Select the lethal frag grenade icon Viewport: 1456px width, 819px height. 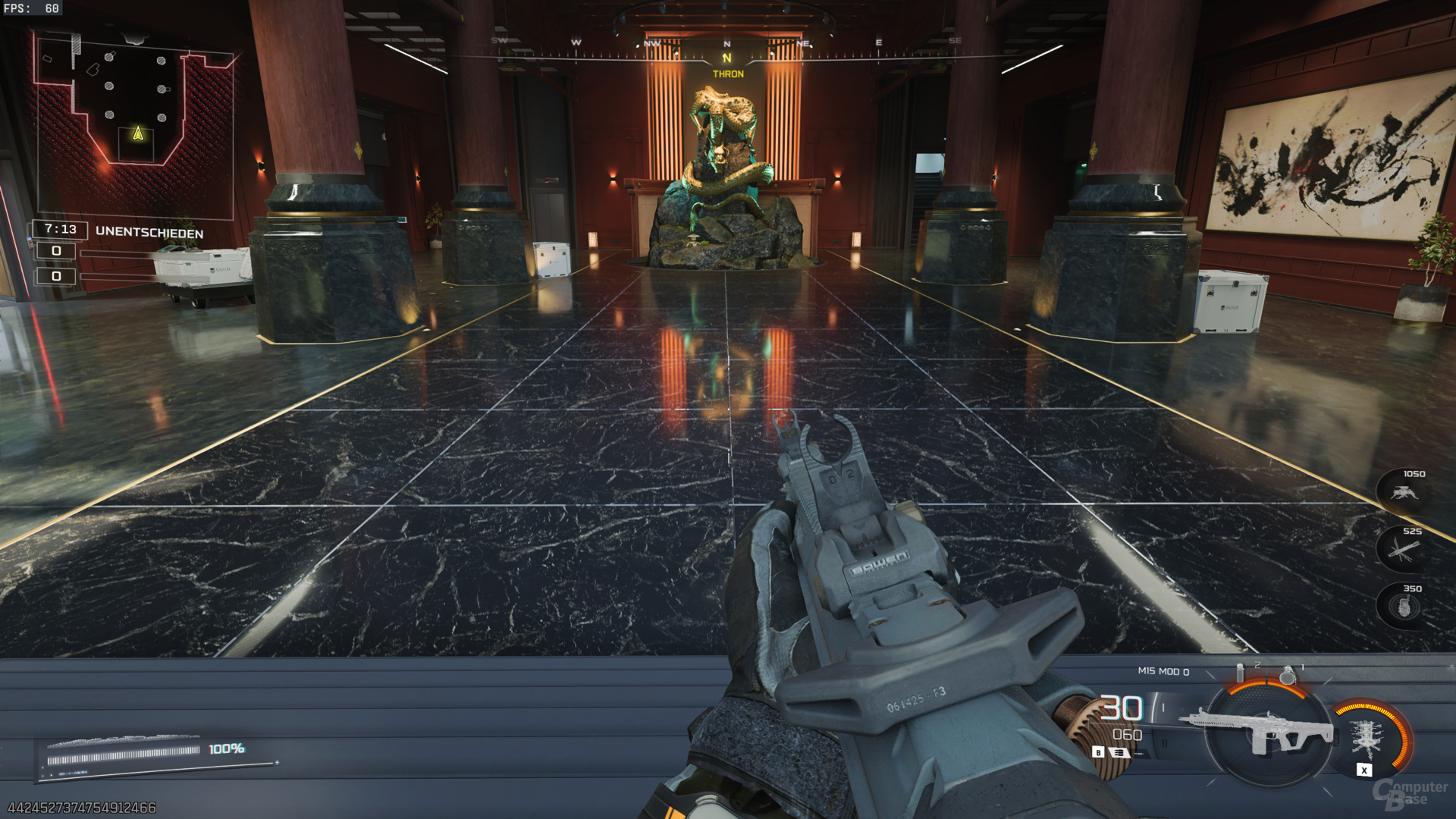(x=1287, y=674)
